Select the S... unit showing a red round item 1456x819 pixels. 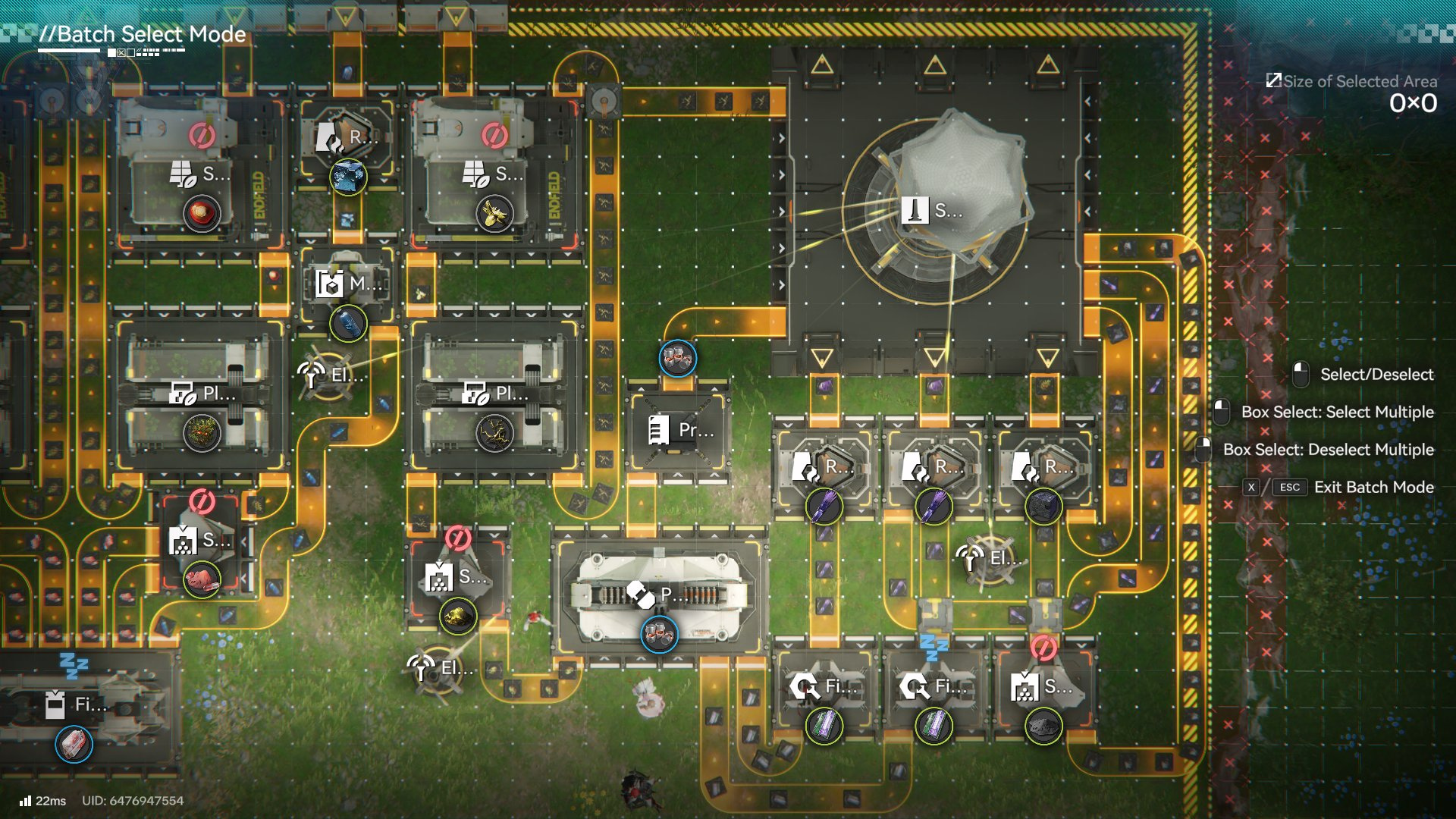pos(200,175)
